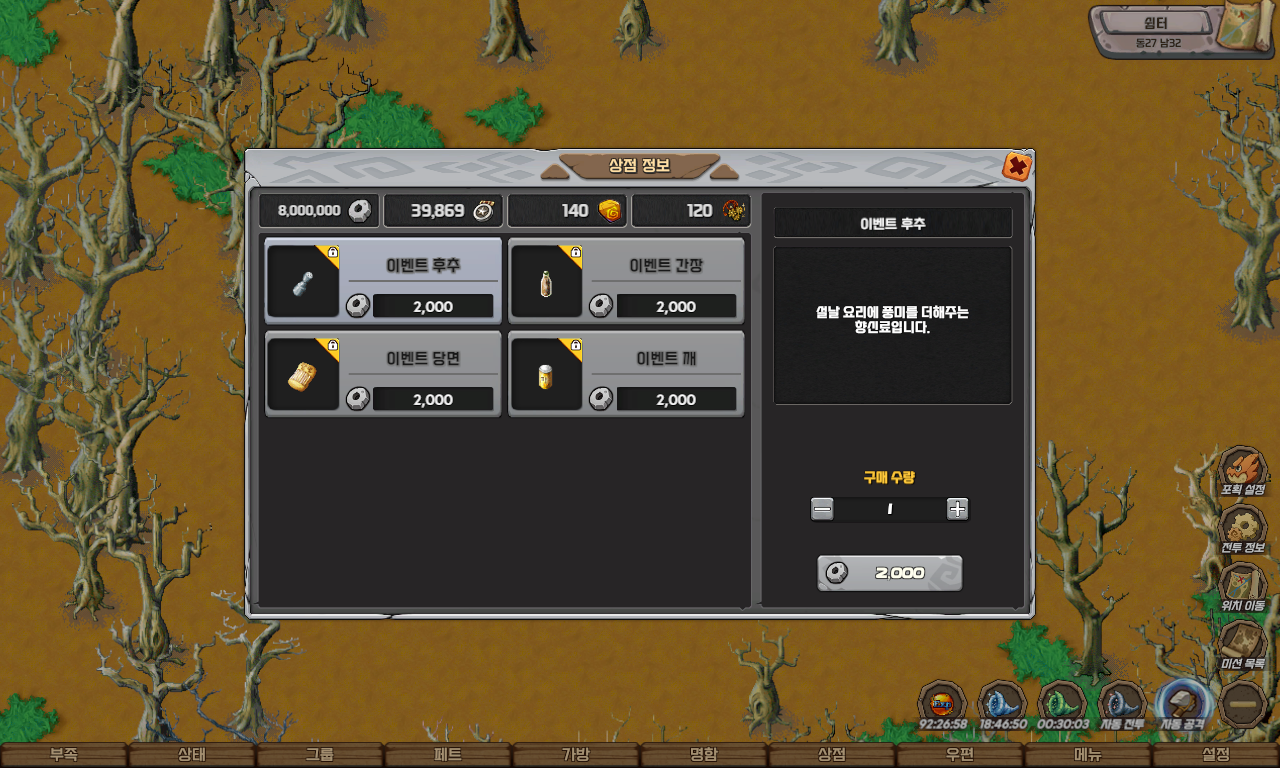Choose the 이벤트 깨 shop item
The height and width of the screenshot is (768, 1280).
tap(626, 374)
